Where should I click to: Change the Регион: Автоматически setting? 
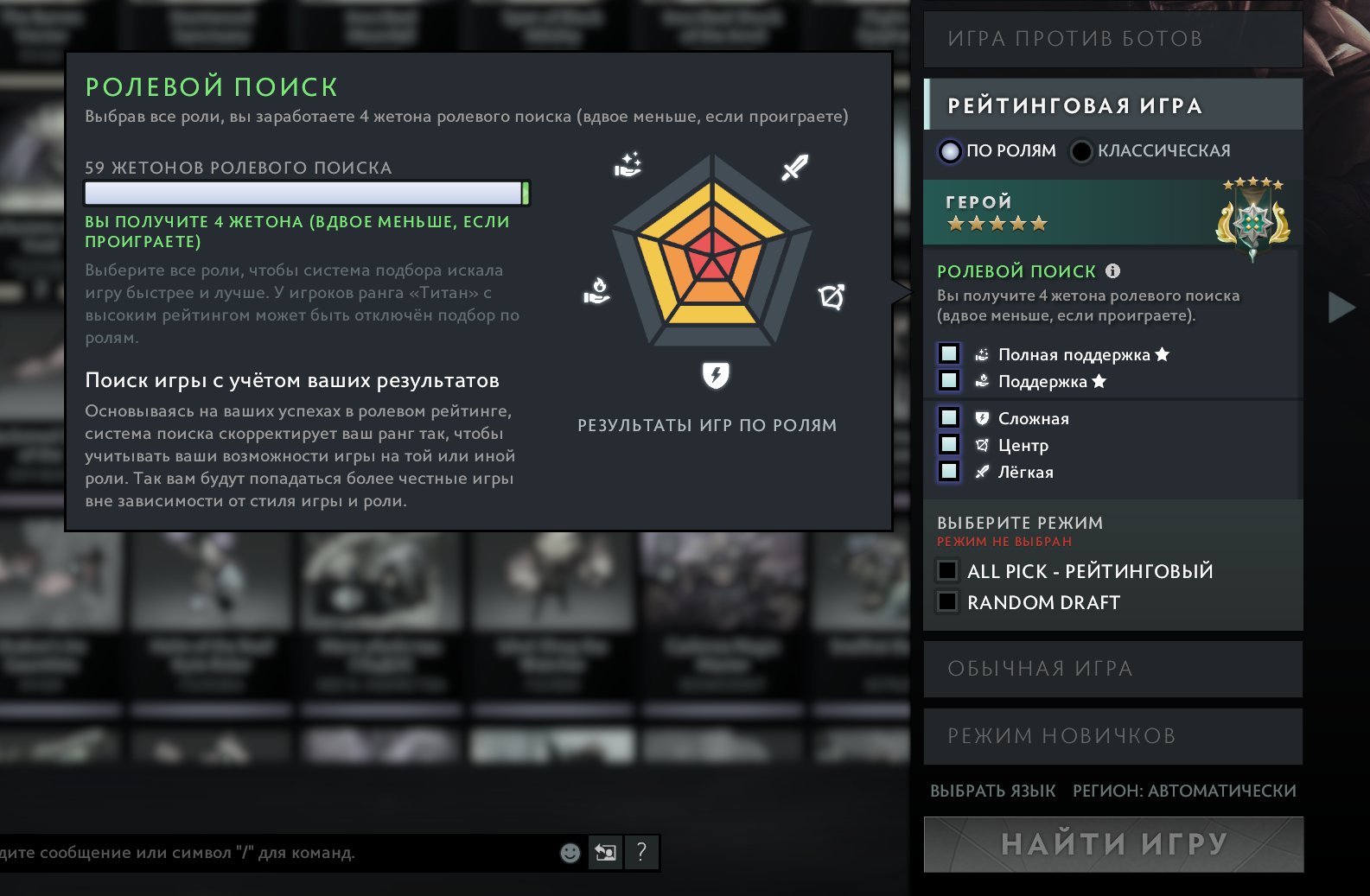[1184, 791]
